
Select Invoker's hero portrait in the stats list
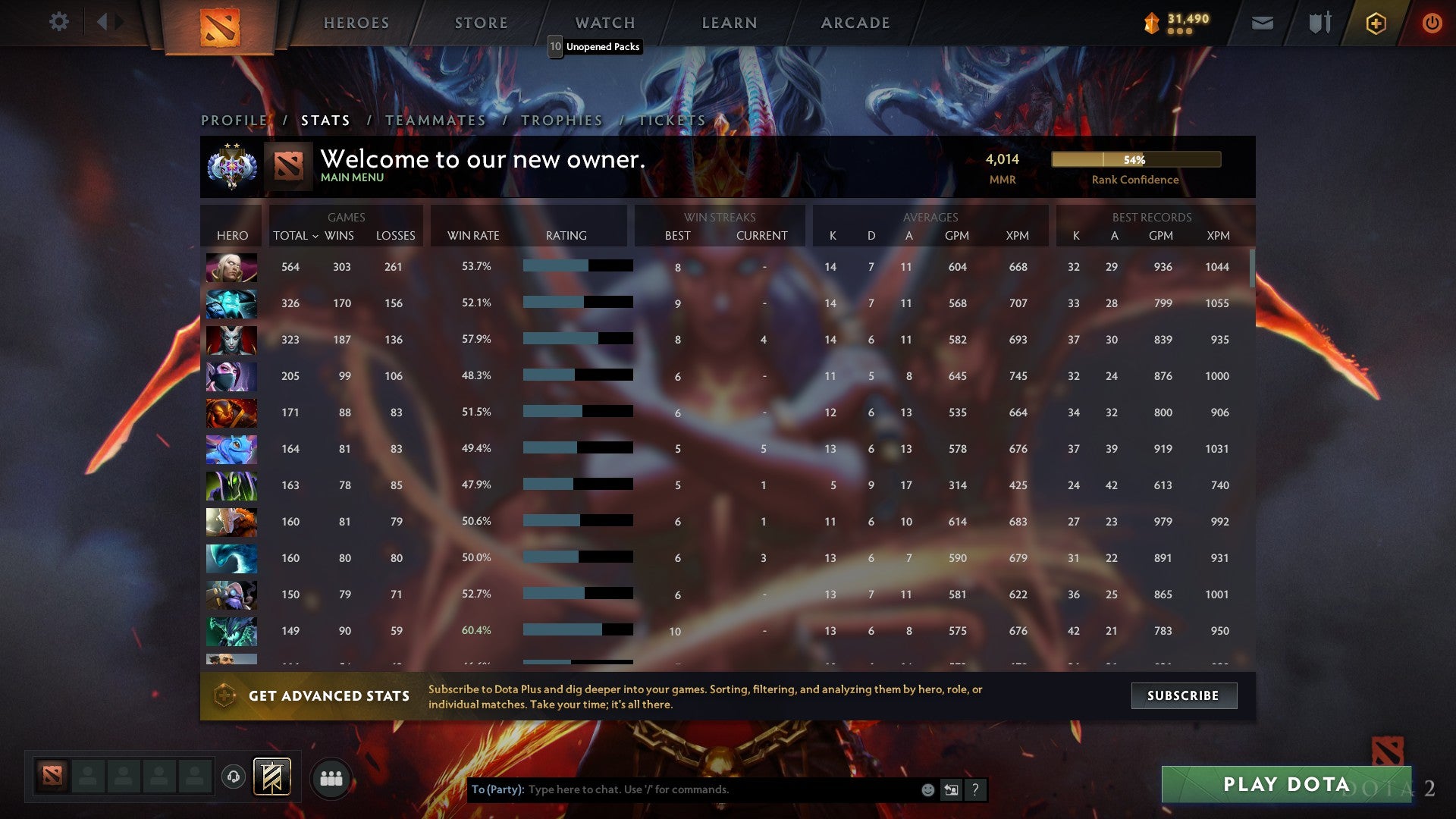click(x=231, y=266)
